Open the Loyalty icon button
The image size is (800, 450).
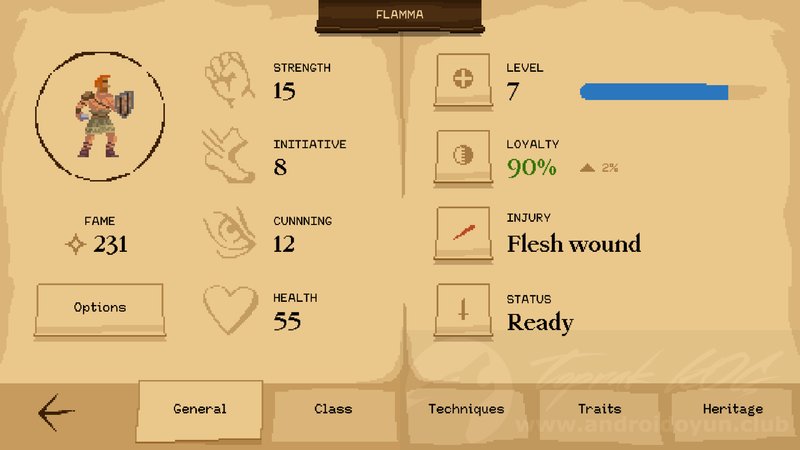(463, 156)
